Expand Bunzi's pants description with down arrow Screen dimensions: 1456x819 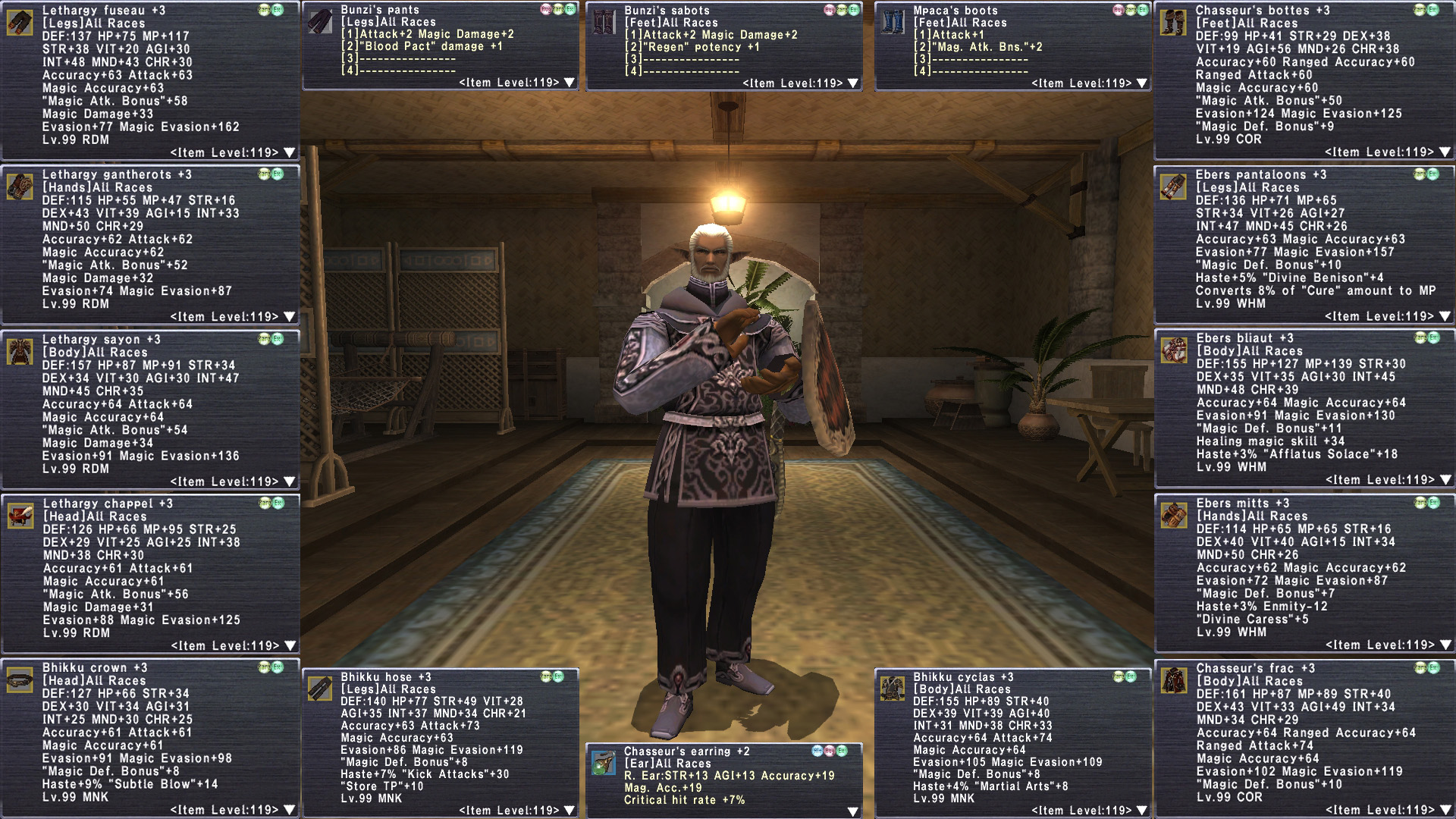[570, 83]
